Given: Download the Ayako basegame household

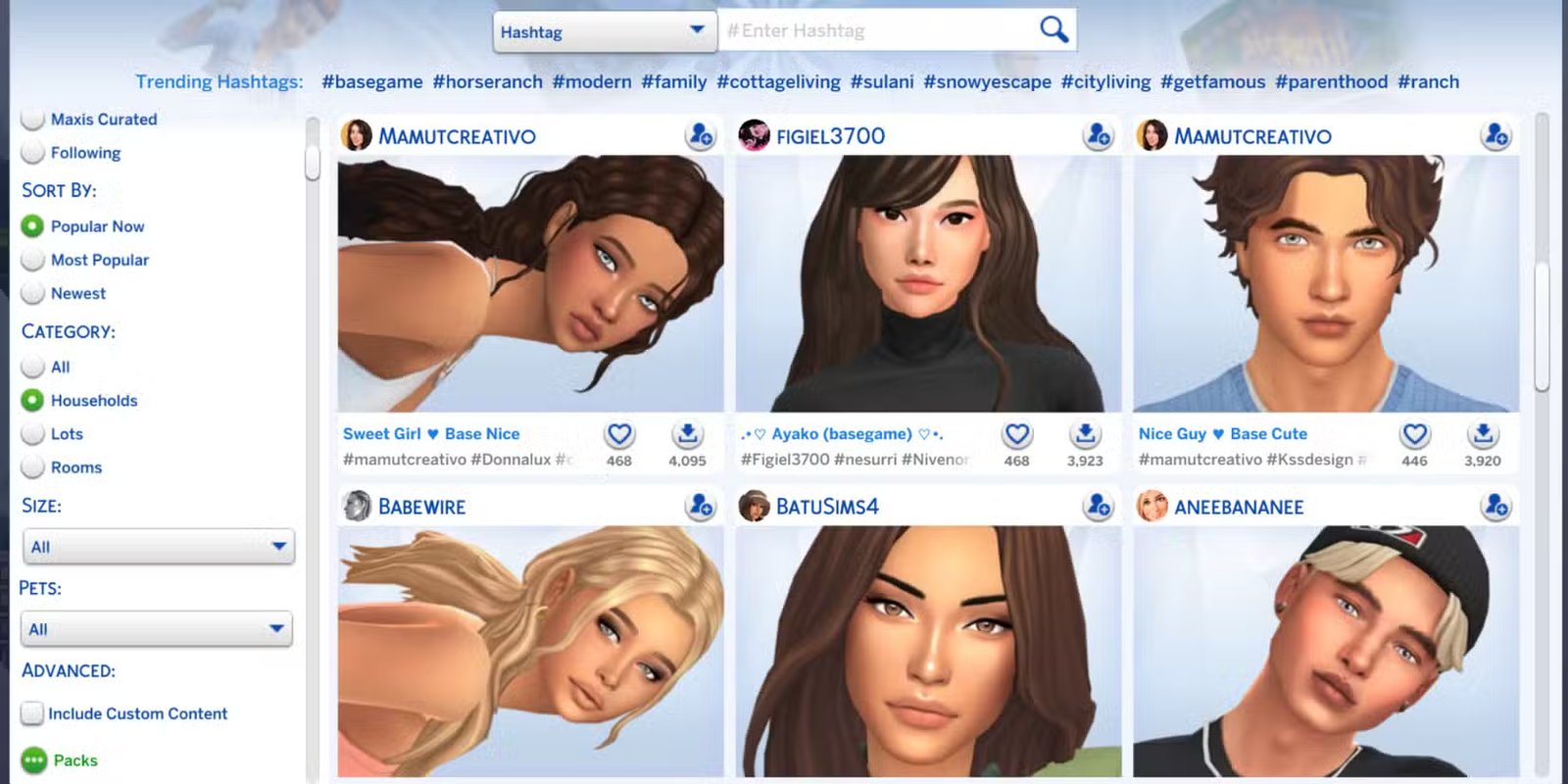Looking at the screenshot, I should (1085, 433).
